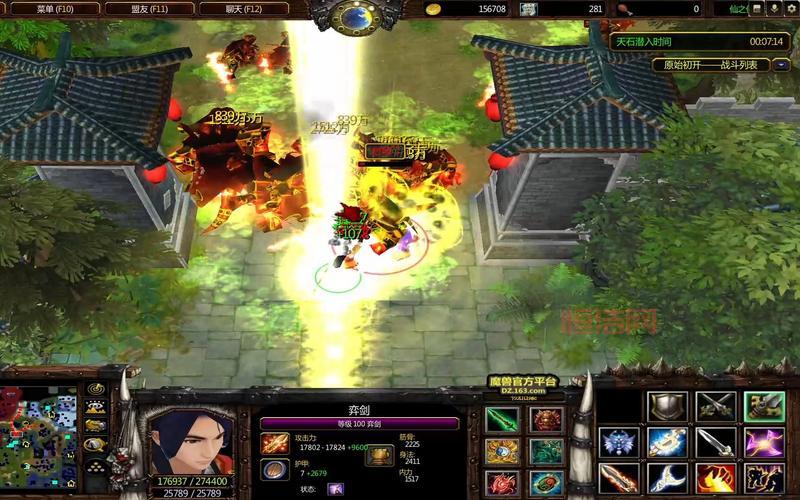Screen dimensions: 800x500
Task: Activate the blue winged emblem skill
Action: [617, 442]
